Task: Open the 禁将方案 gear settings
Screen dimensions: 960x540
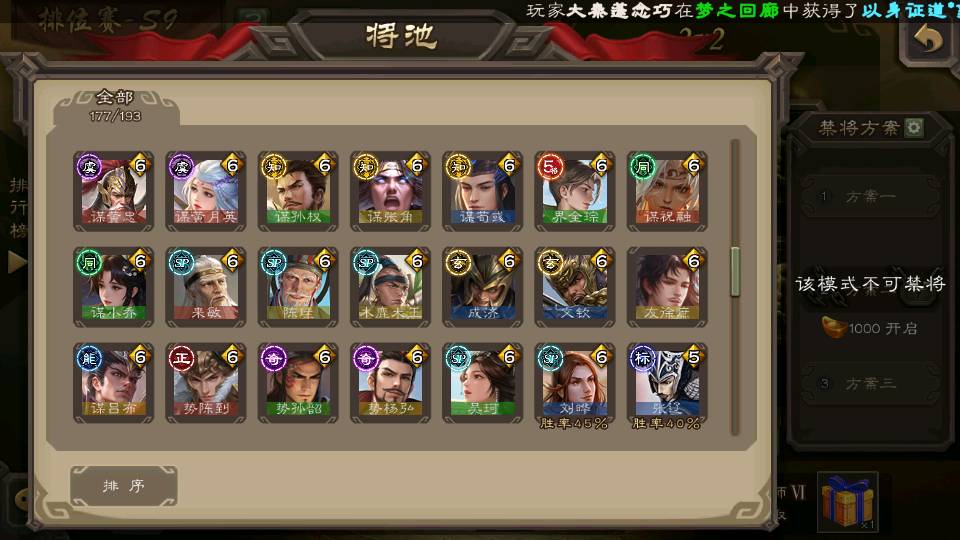Action: pyautogui.click(x=914, y=128)
